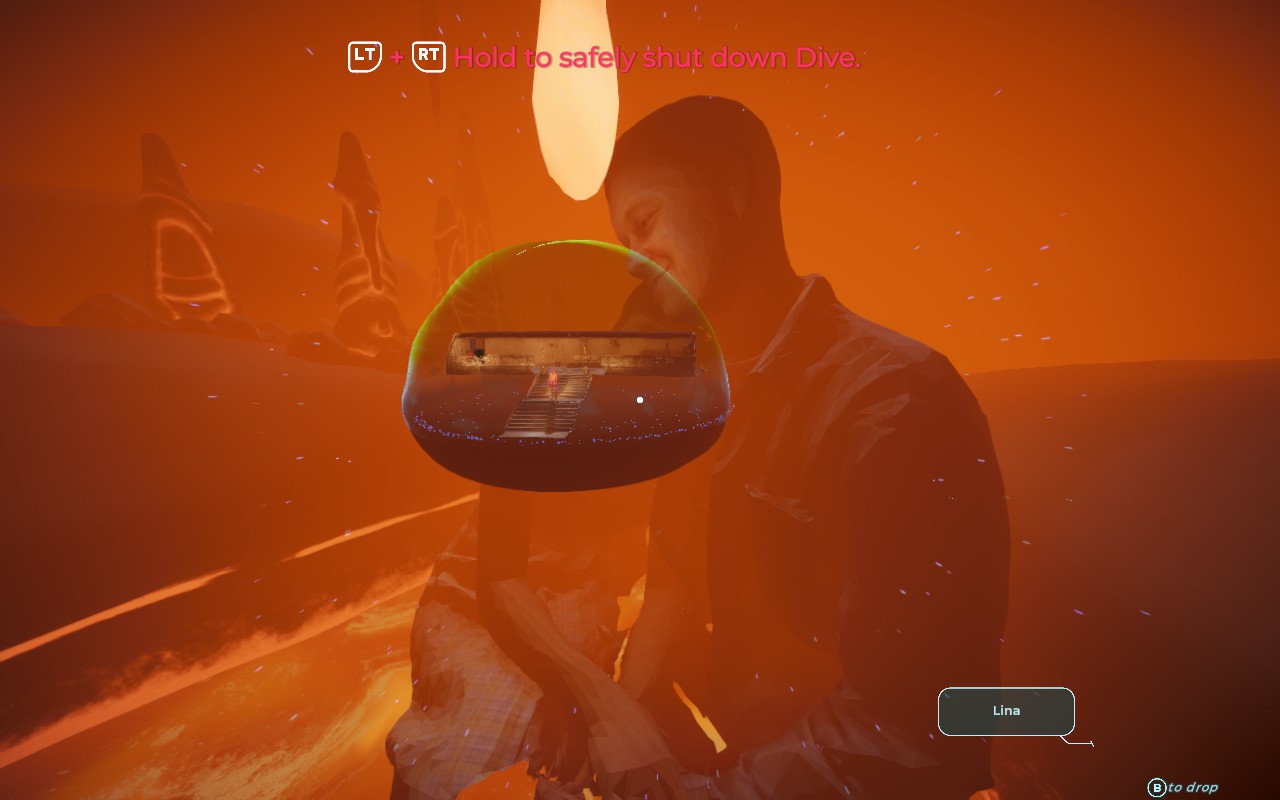Activate the 'to drop' italic label
The image size is (1280, 800).
click(x=1192, y=787)
